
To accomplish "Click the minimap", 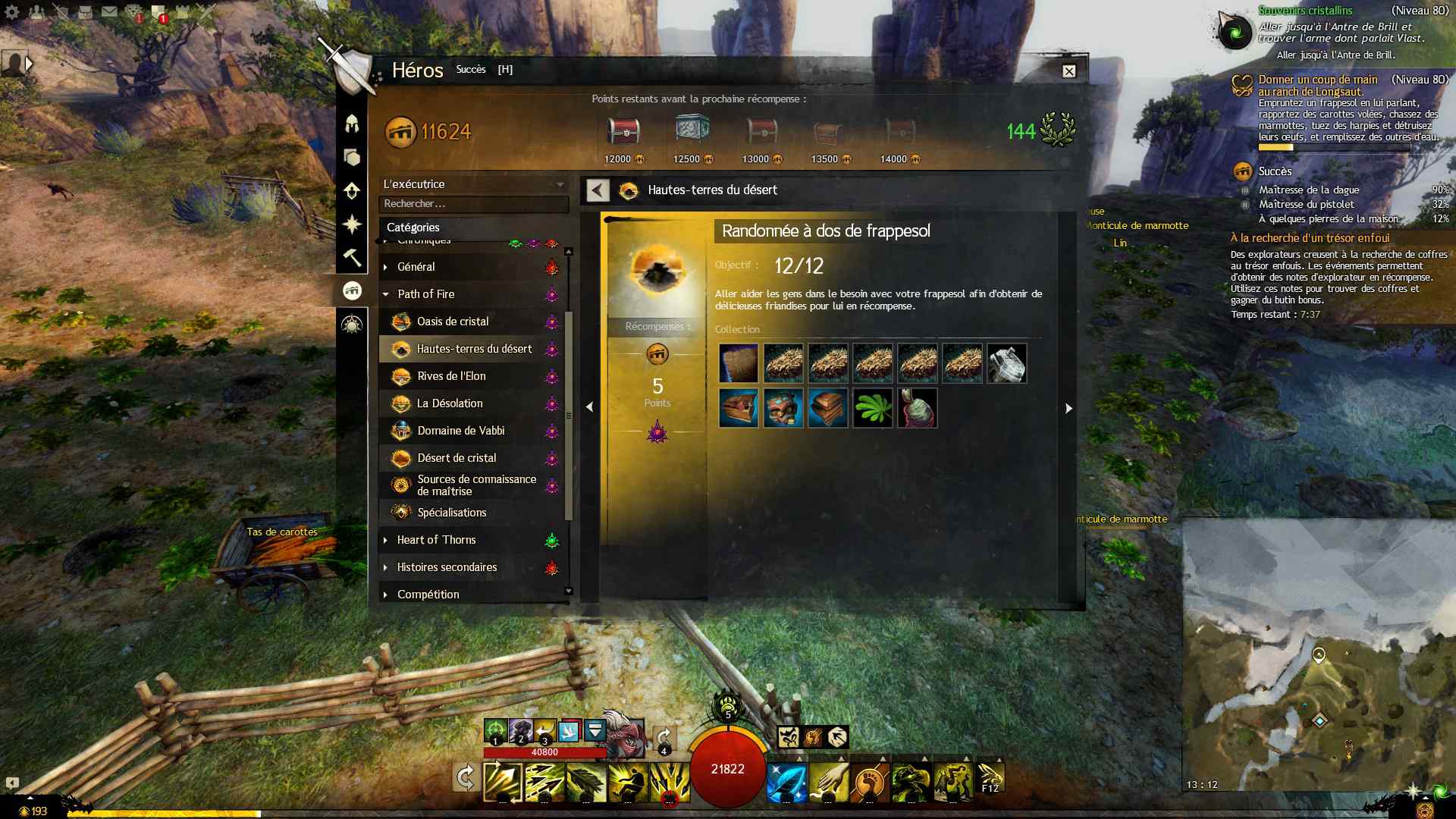I will click(1318, 652).
